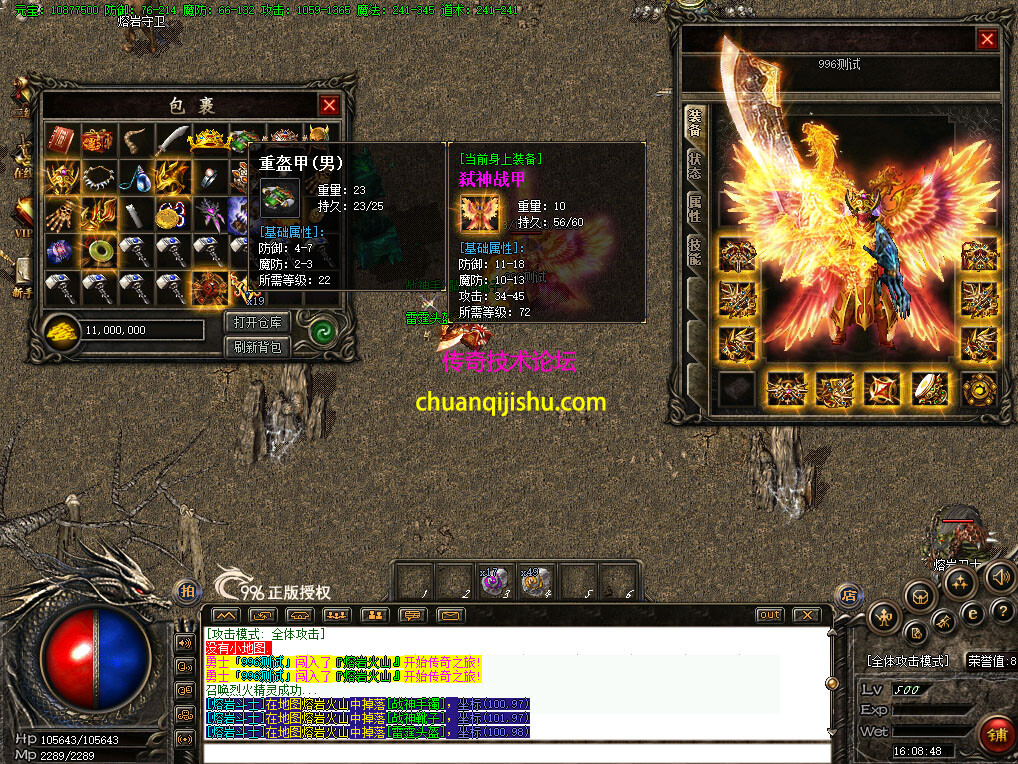Screen dimensions: 1018x764
Task: Switch to the 状态 status tab
Action: (694, 166)
